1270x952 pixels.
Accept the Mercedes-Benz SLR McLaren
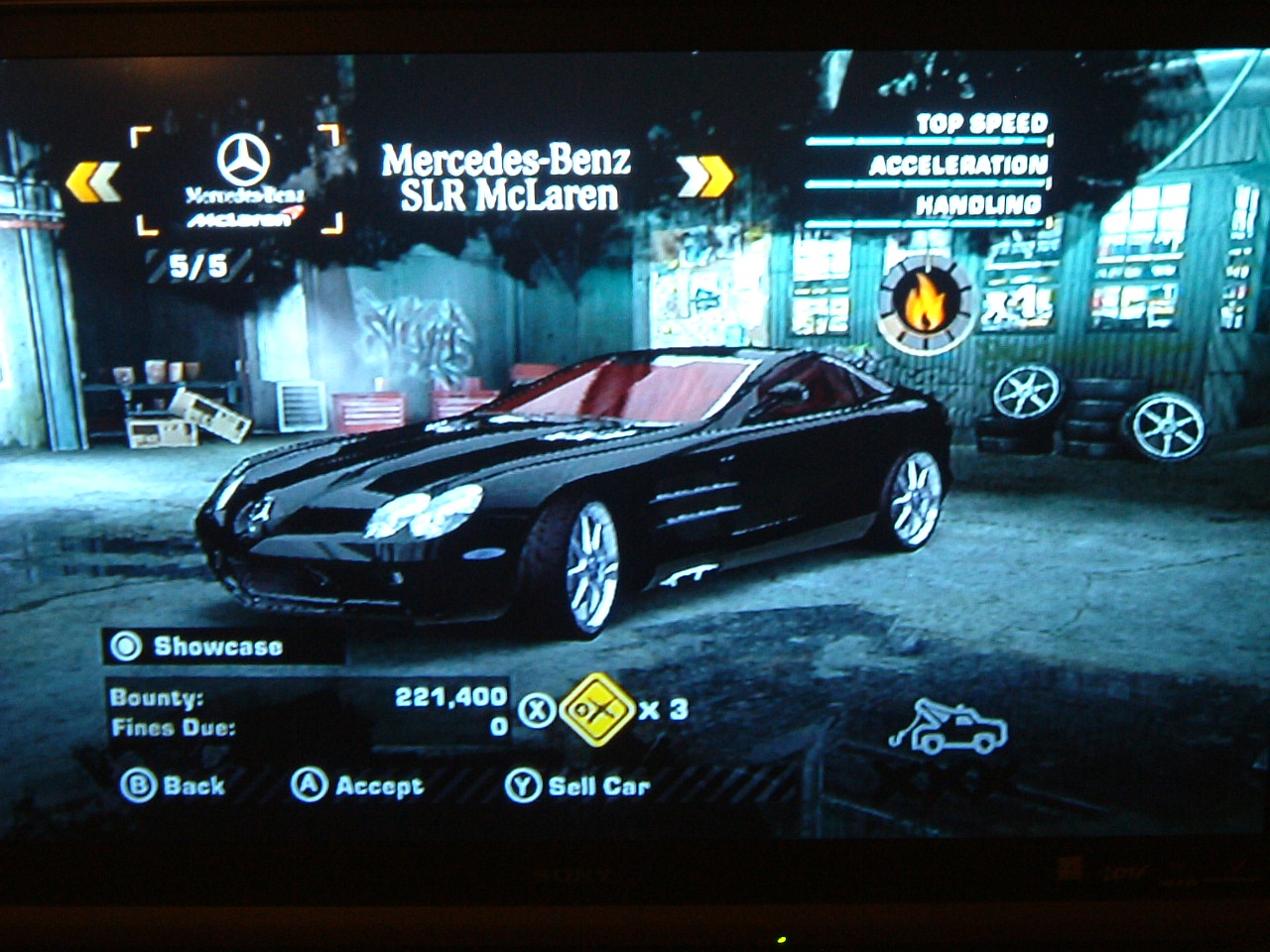tap(357, 785)
